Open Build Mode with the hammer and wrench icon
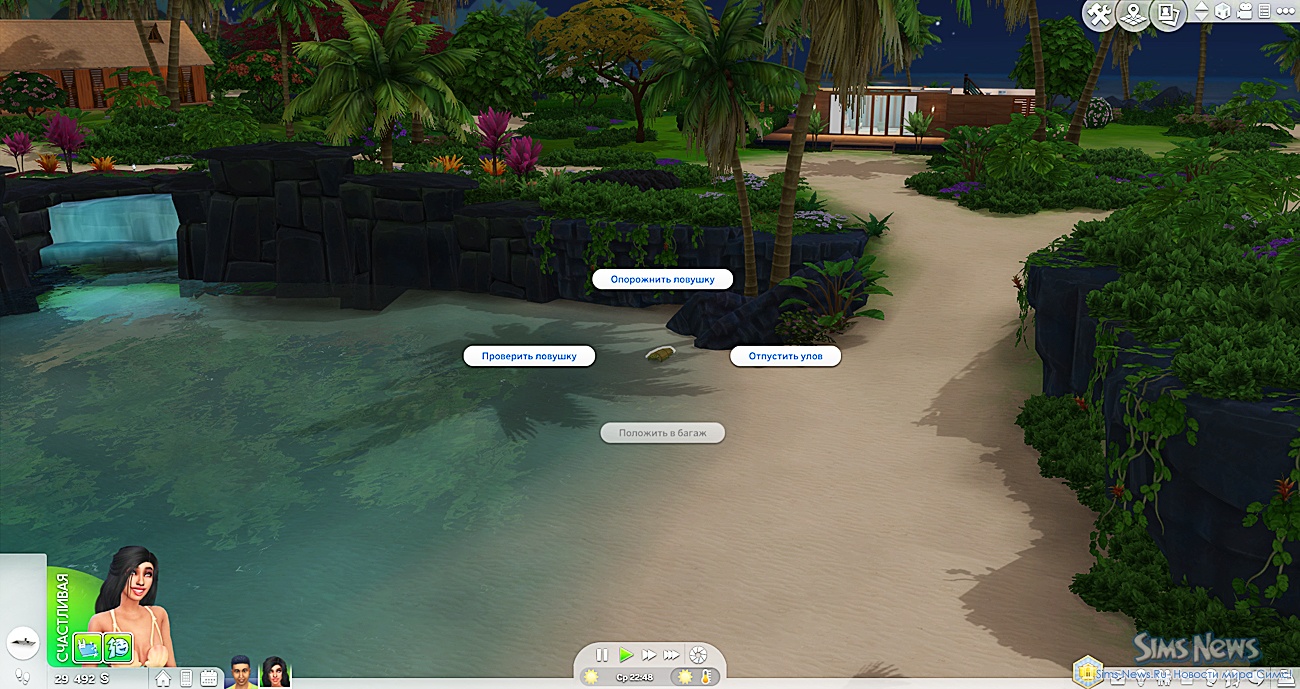Viewport: 1300px width, 689px height. pos(1100,14)
